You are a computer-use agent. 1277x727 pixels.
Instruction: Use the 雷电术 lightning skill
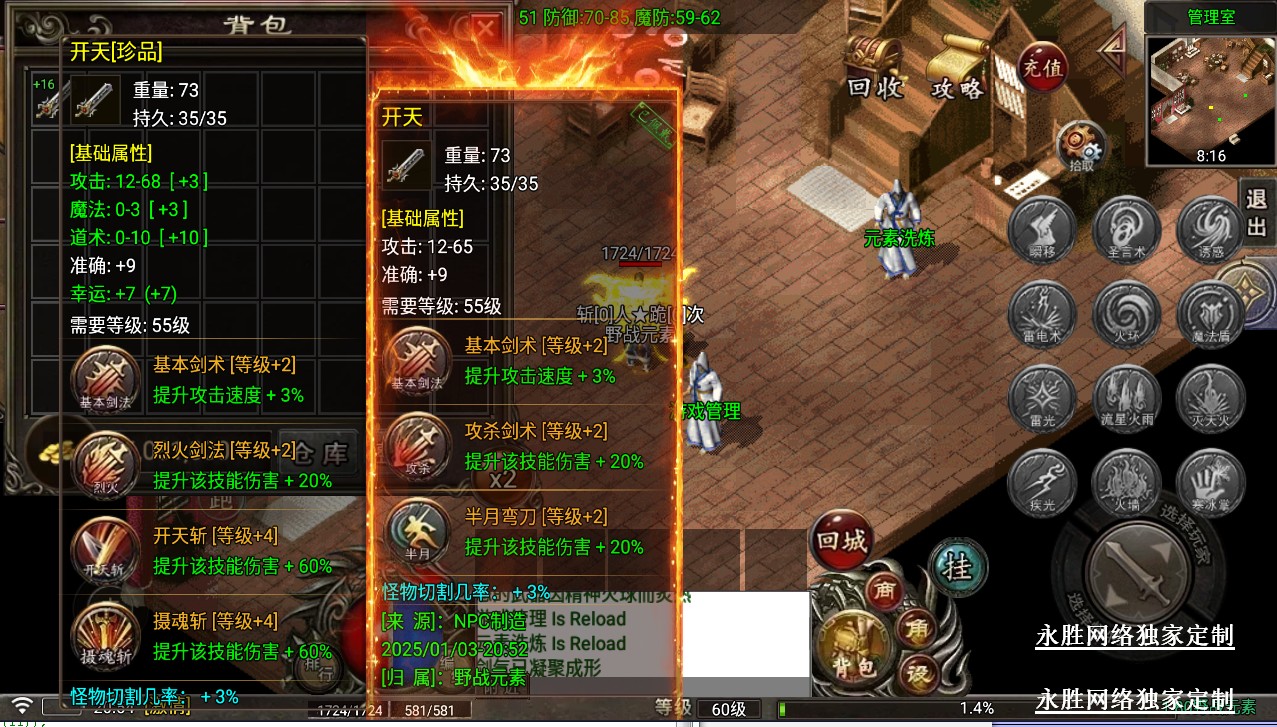pos(1042,314)
